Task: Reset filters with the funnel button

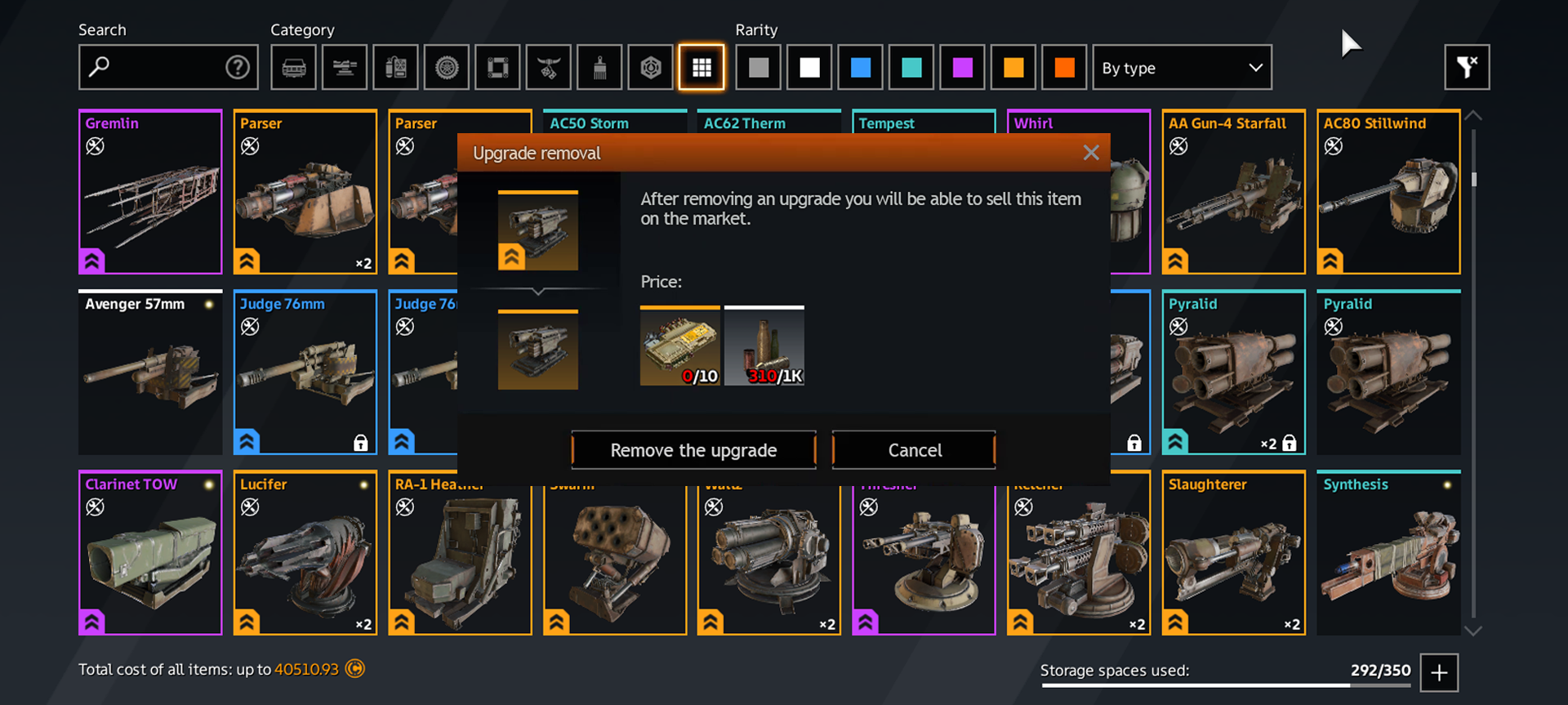Action: pyautogui.click(x=1467, y=67)
